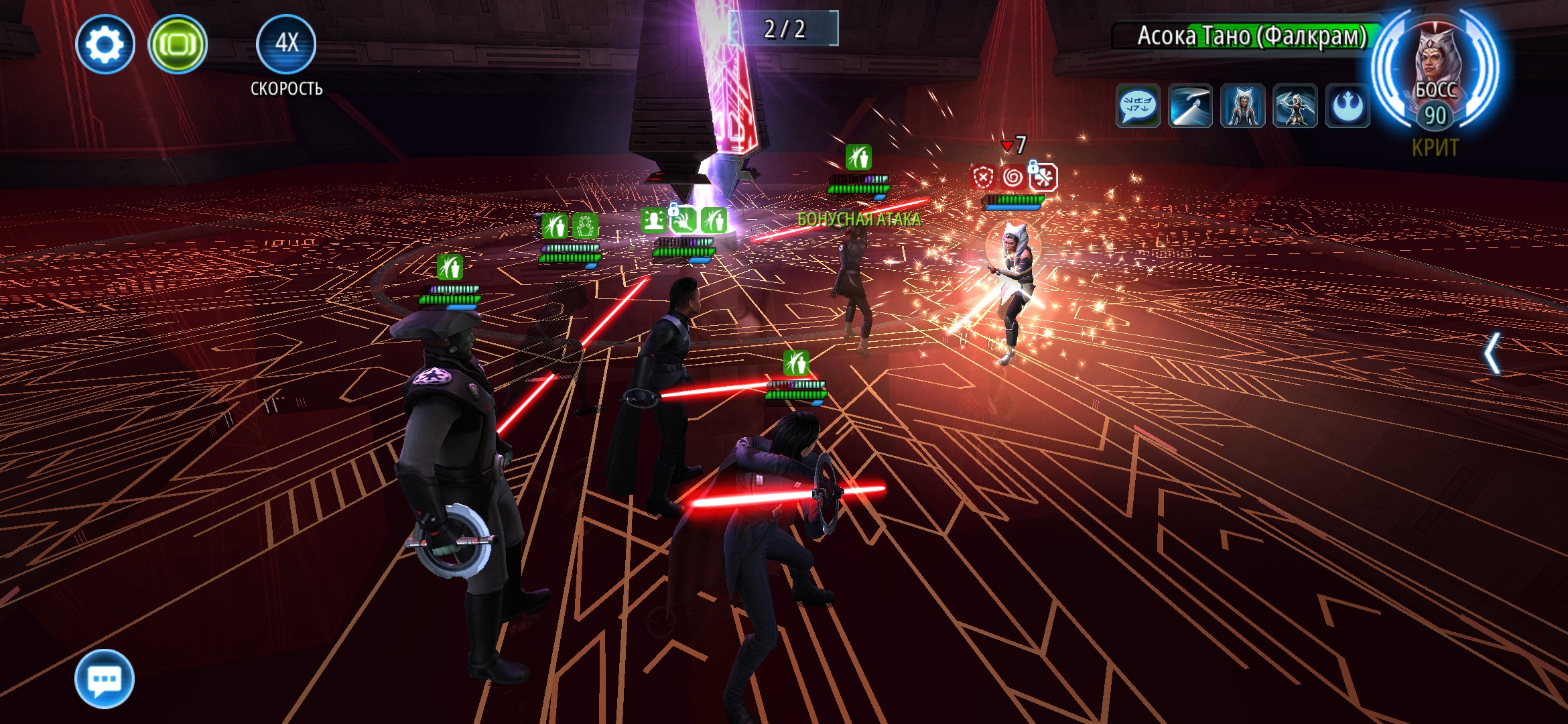Open the settings gear menu
This screenshot has width=1568, height=724.
click(x=105, y=45)
